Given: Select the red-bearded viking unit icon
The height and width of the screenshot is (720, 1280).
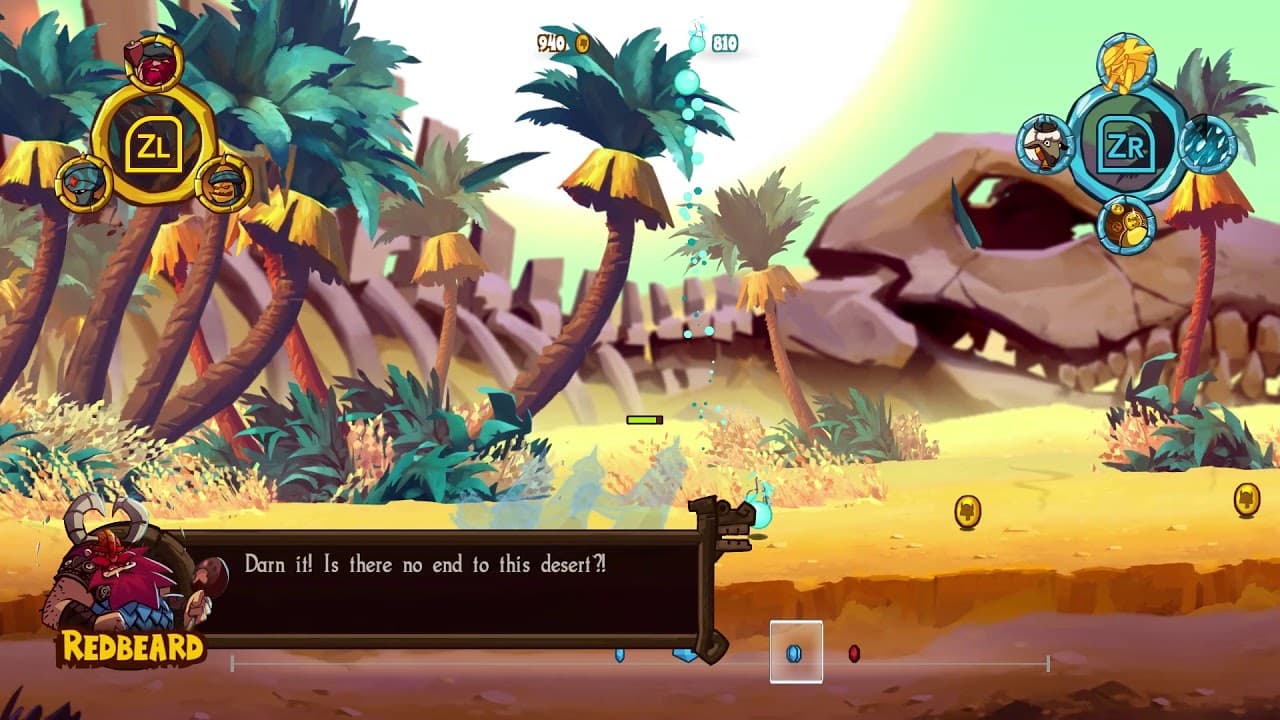Looking at the screenshot, I should click(153, 62).
